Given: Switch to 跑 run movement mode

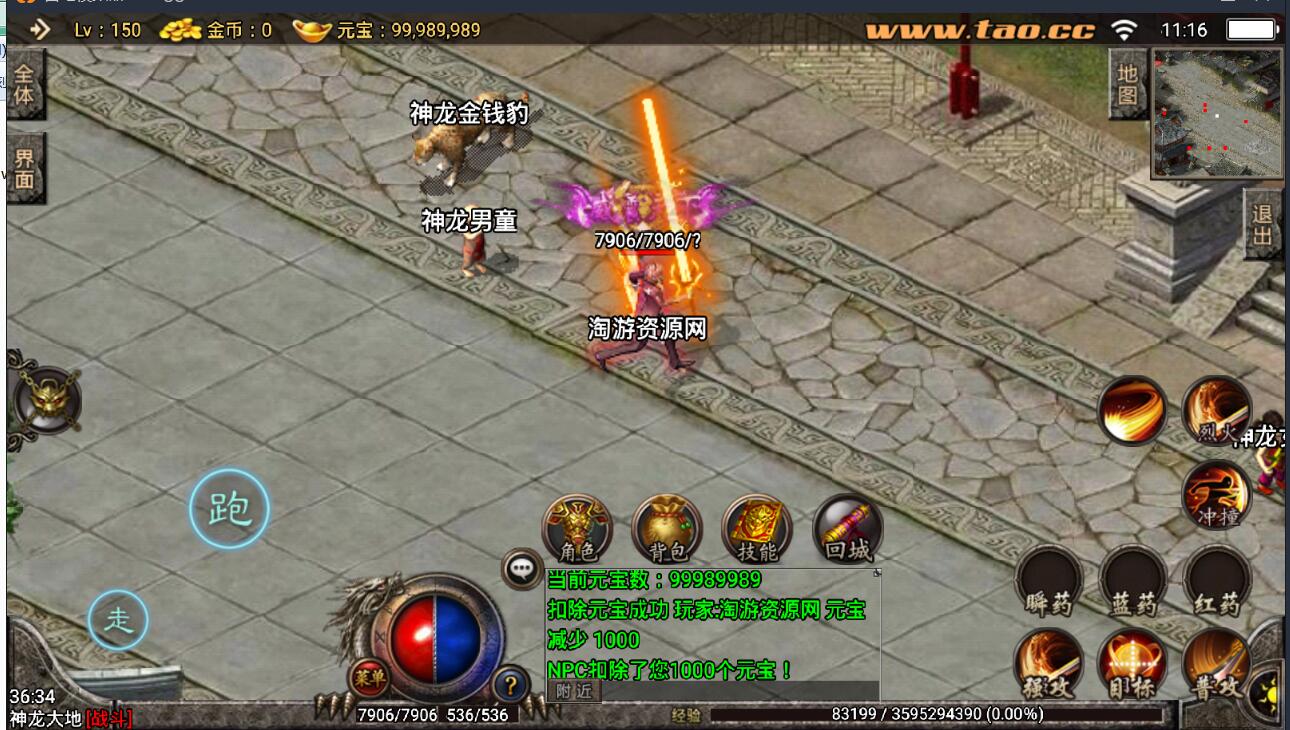Looking at the screenshot, I should [229, 509].
